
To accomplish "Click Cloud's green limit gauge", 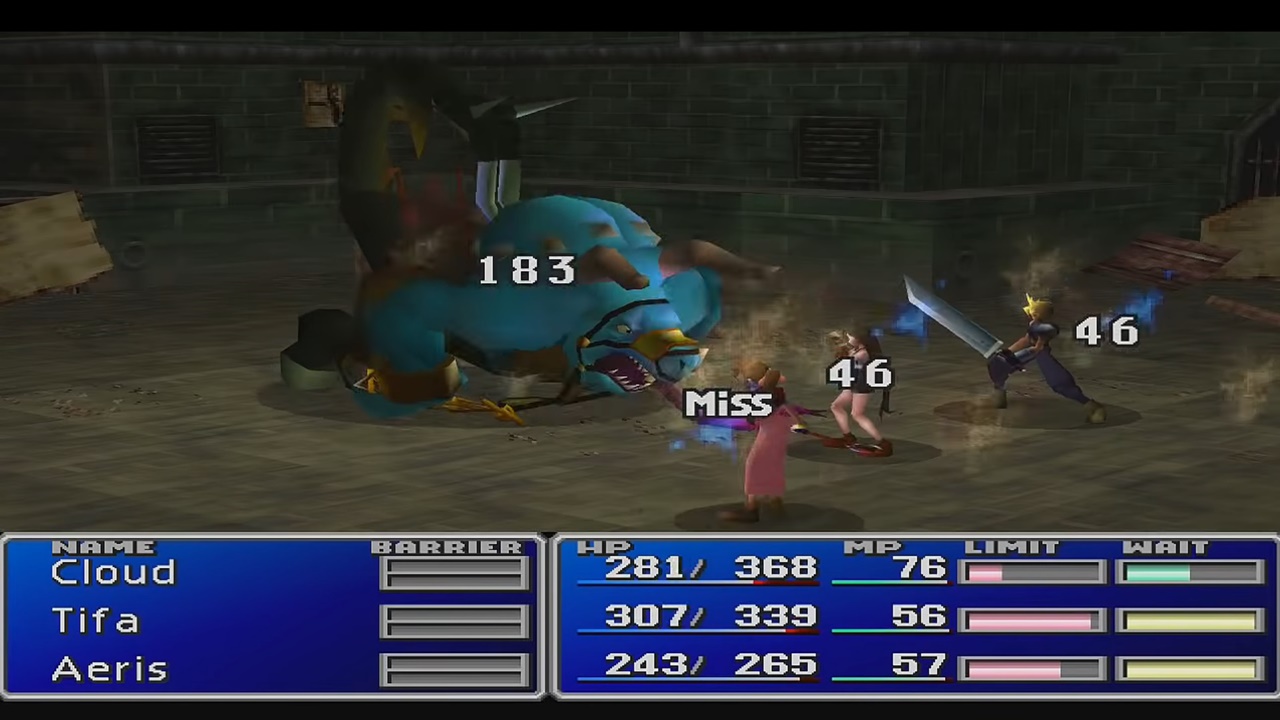I will (x=1185, y=570).
